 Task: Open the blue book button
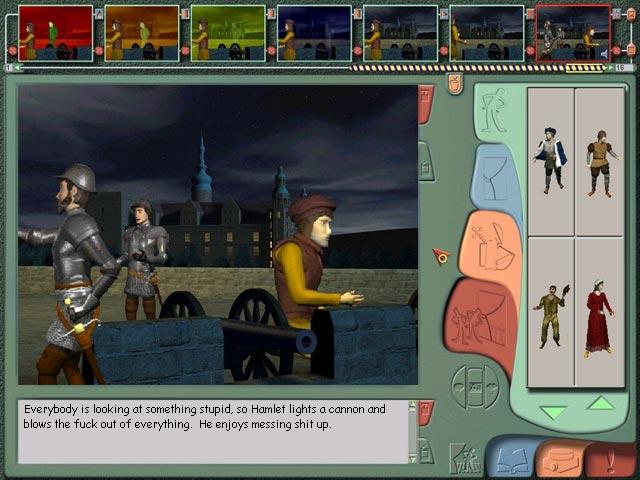[x=511, y=459]
